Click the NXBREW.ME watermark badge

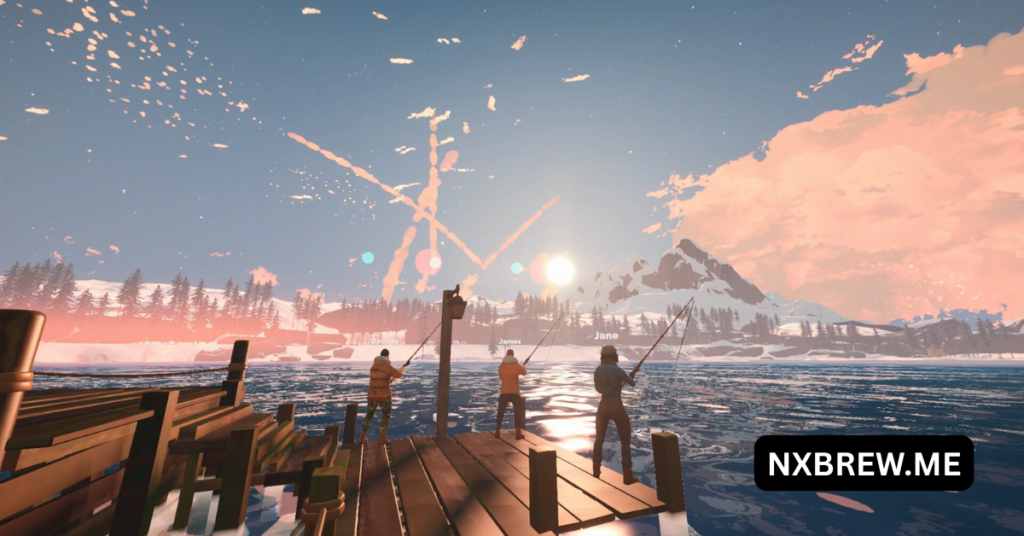point(863,463)
